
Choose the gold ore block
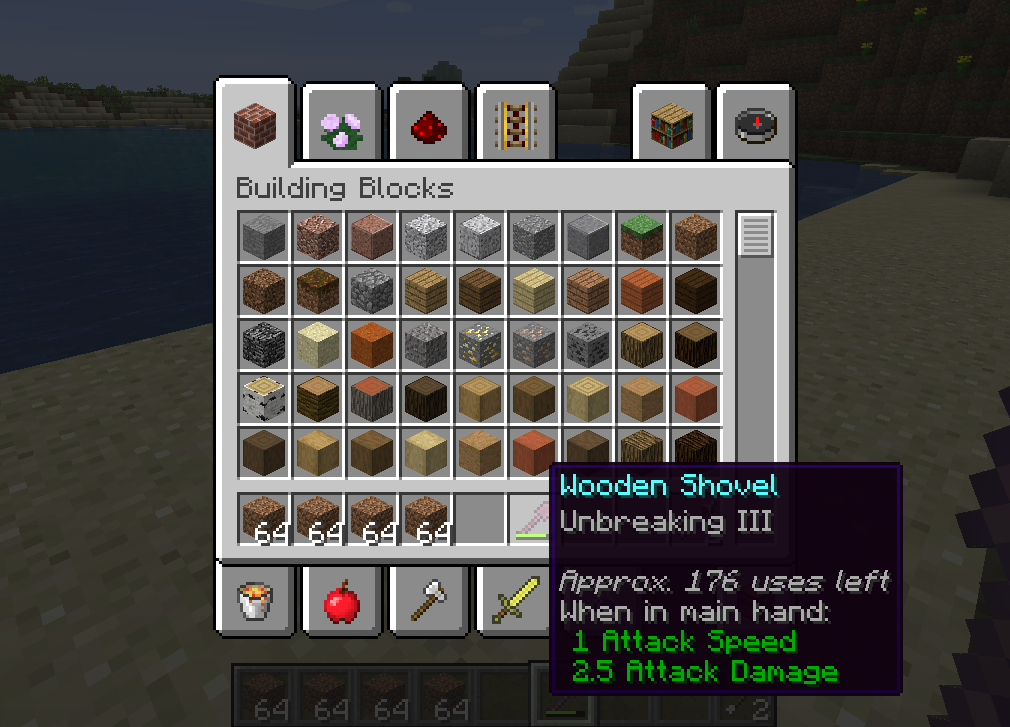tap(481, 344)
